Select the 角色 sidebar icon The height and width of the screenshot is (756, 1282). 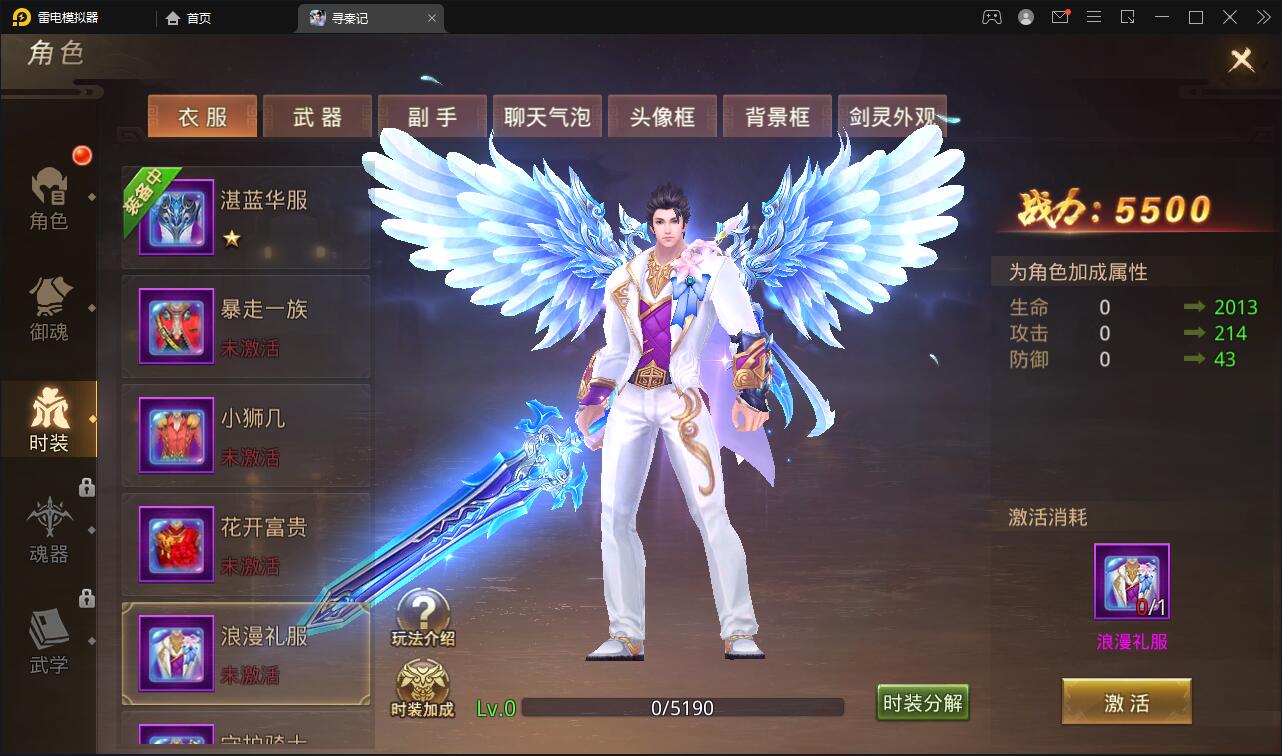point(49,200)
